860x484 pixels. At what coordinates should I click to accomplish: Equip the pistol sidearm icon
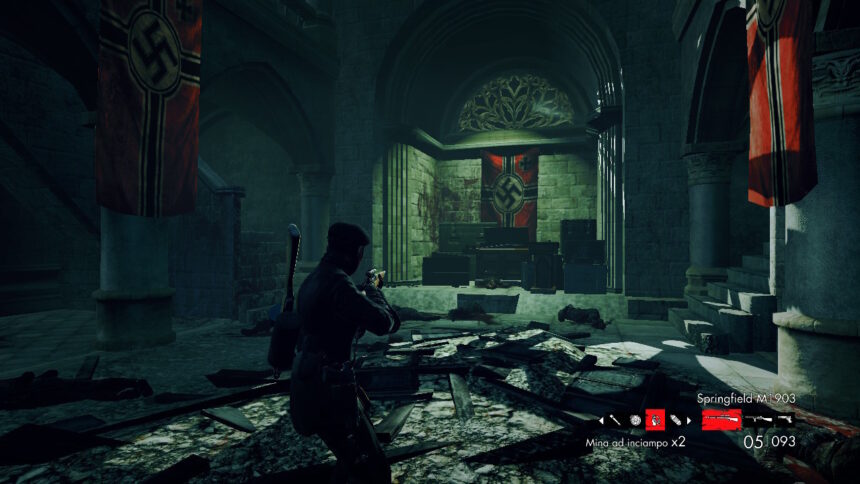coord(785,420)
